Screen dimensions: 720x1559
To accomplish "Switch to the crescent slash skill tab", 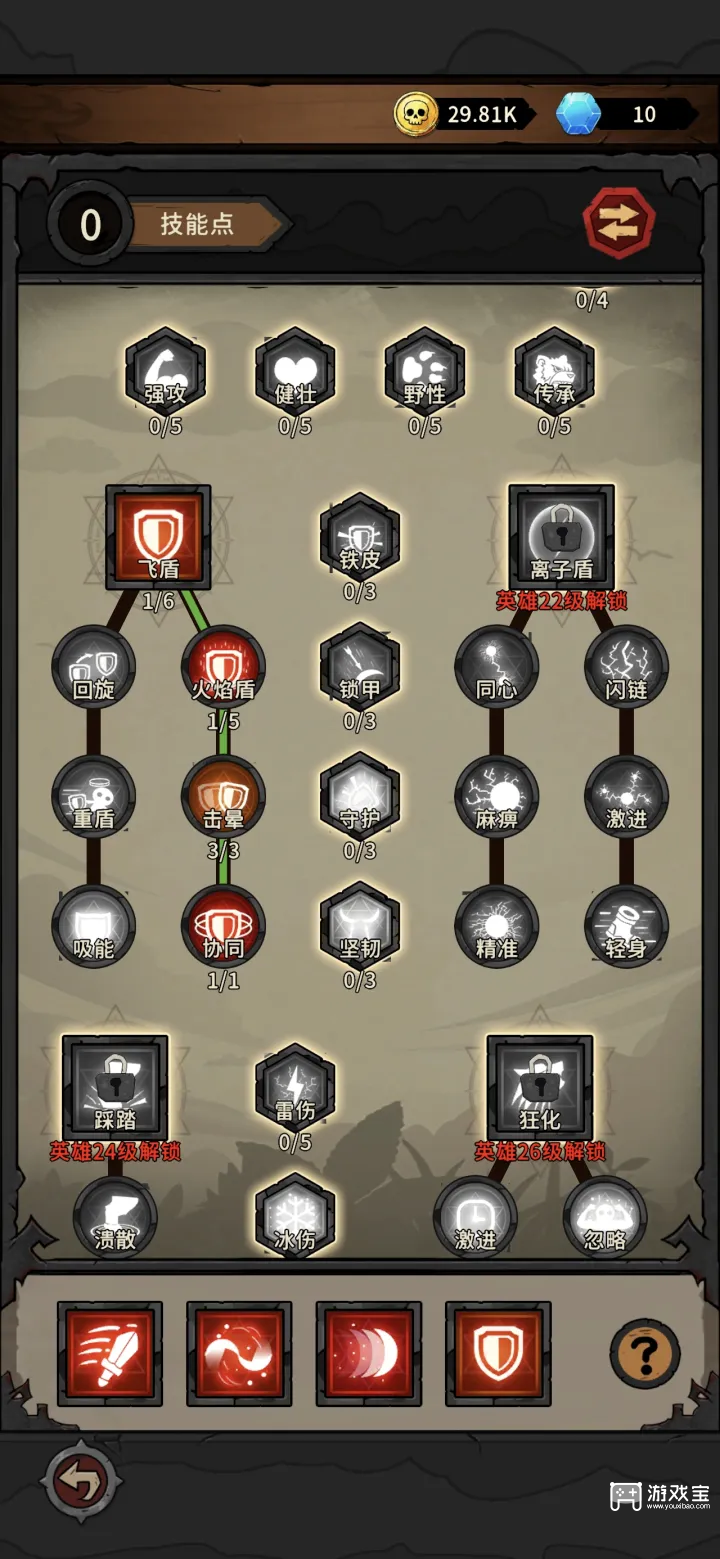I will pyautogui.click(x=369, y=1355).
